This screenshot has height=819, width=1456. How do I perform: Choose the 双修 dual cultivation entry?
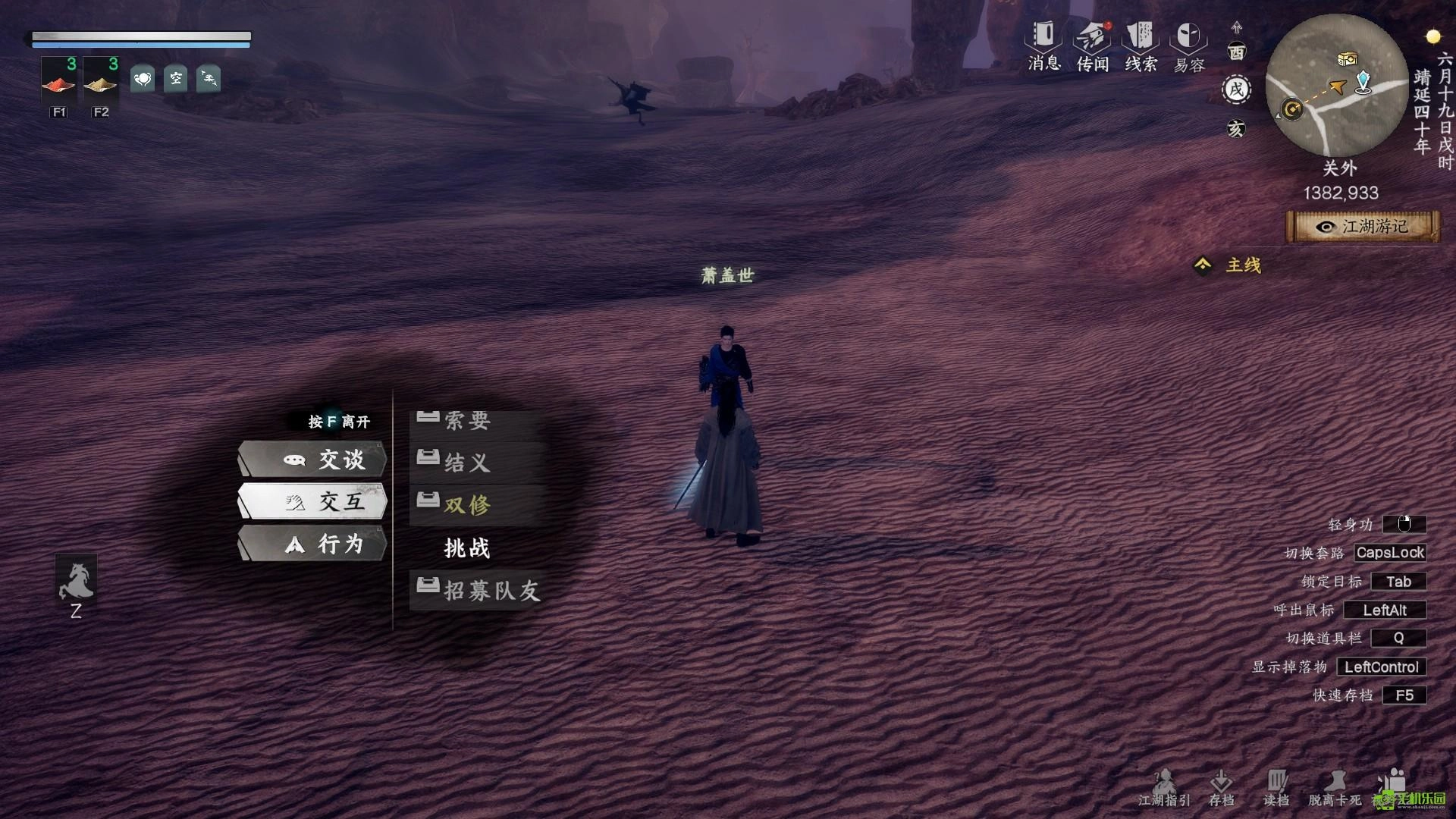point(466,504)
